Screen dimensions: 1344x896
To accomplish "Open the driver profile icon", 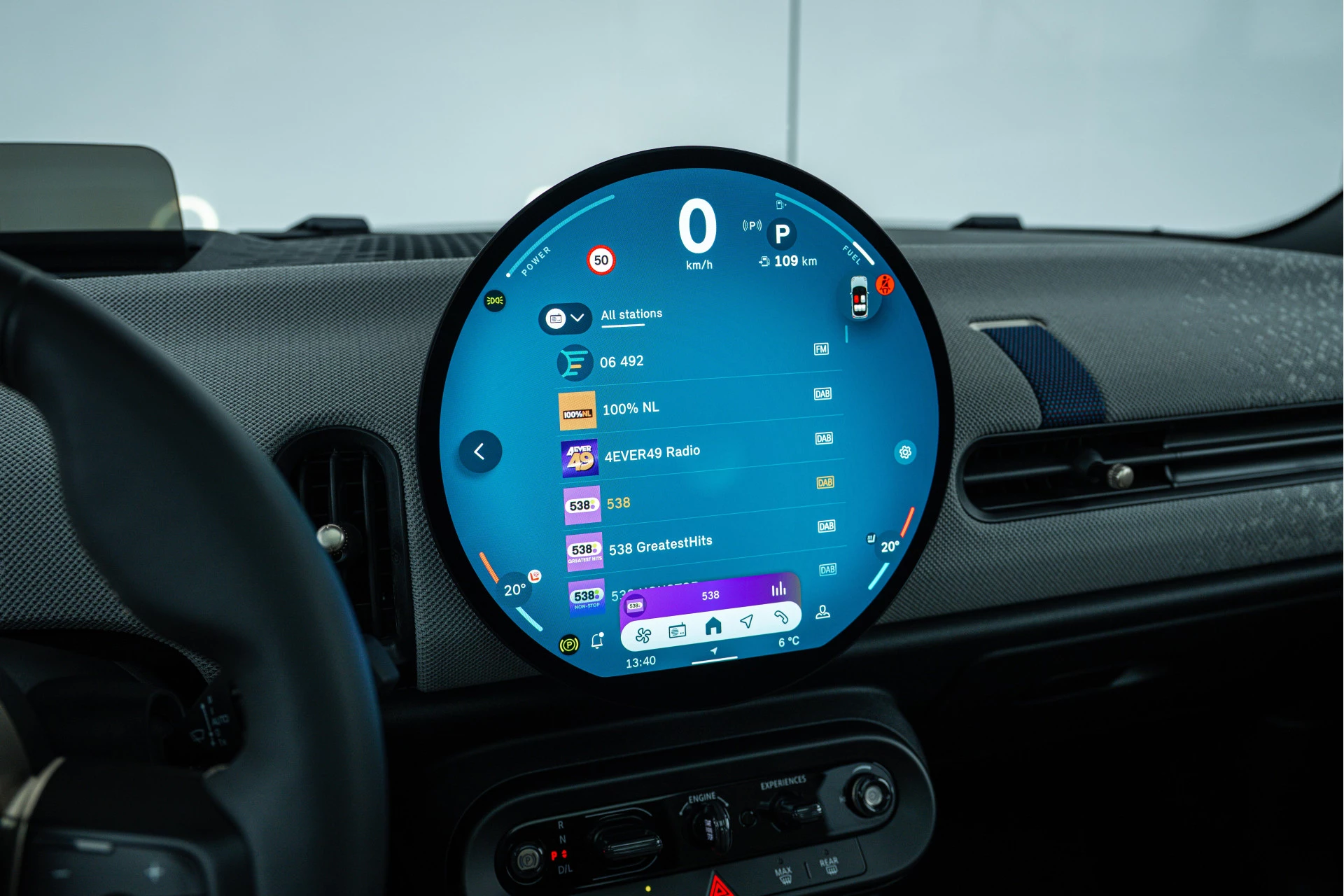I will coord(823,612).
